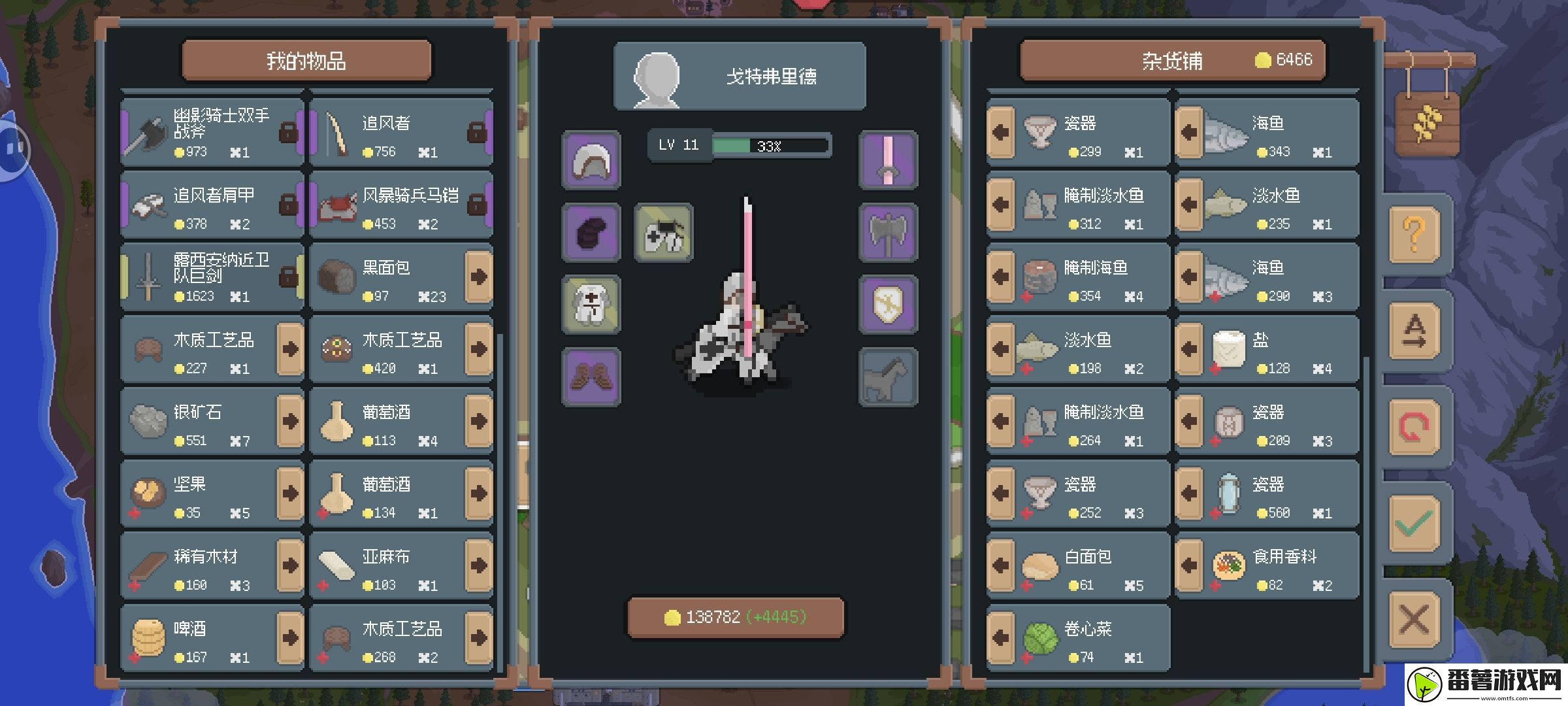Viewport: 1568px width, 706px height.
Task: Open the double-axe weapon slot
Action: [x=888, y=233]
